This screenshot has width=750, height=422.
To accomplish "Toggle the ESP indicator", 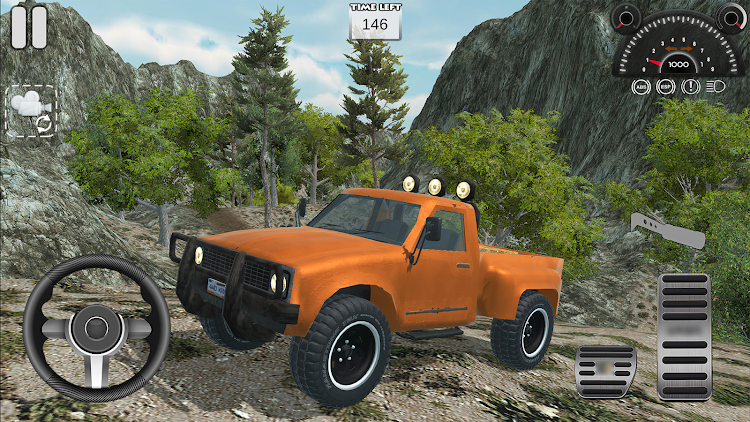I will pos(666,87).
